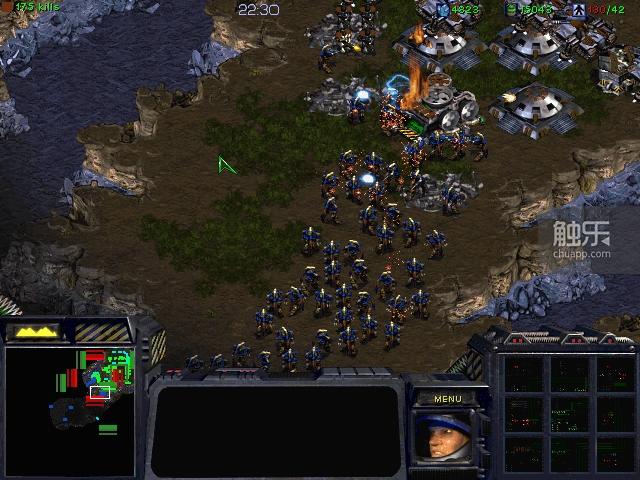Click the minimap to move the view
The image size is (640, 480).
pyautogui.click(x=69, y=410)
